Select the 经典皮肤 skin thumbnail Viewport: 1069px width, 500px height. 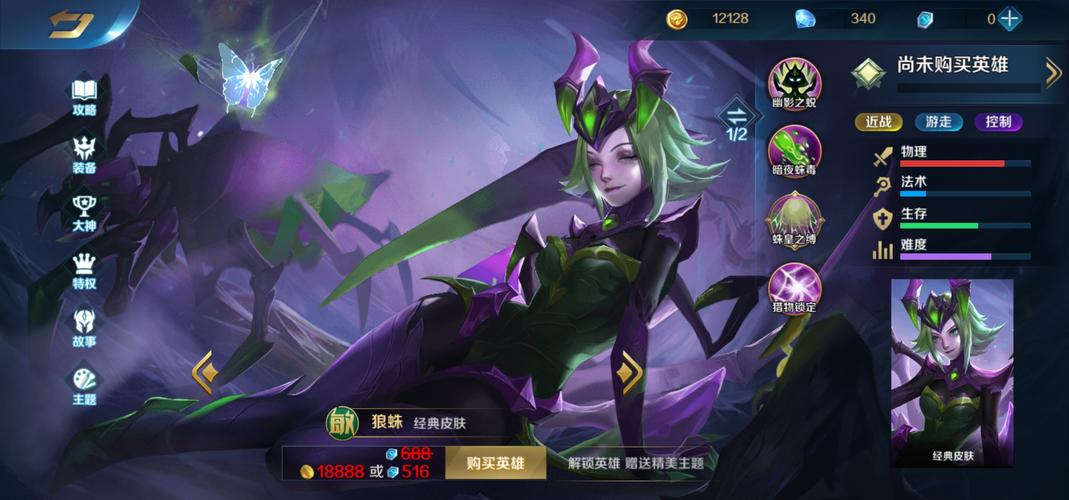[x=951, y=372]
